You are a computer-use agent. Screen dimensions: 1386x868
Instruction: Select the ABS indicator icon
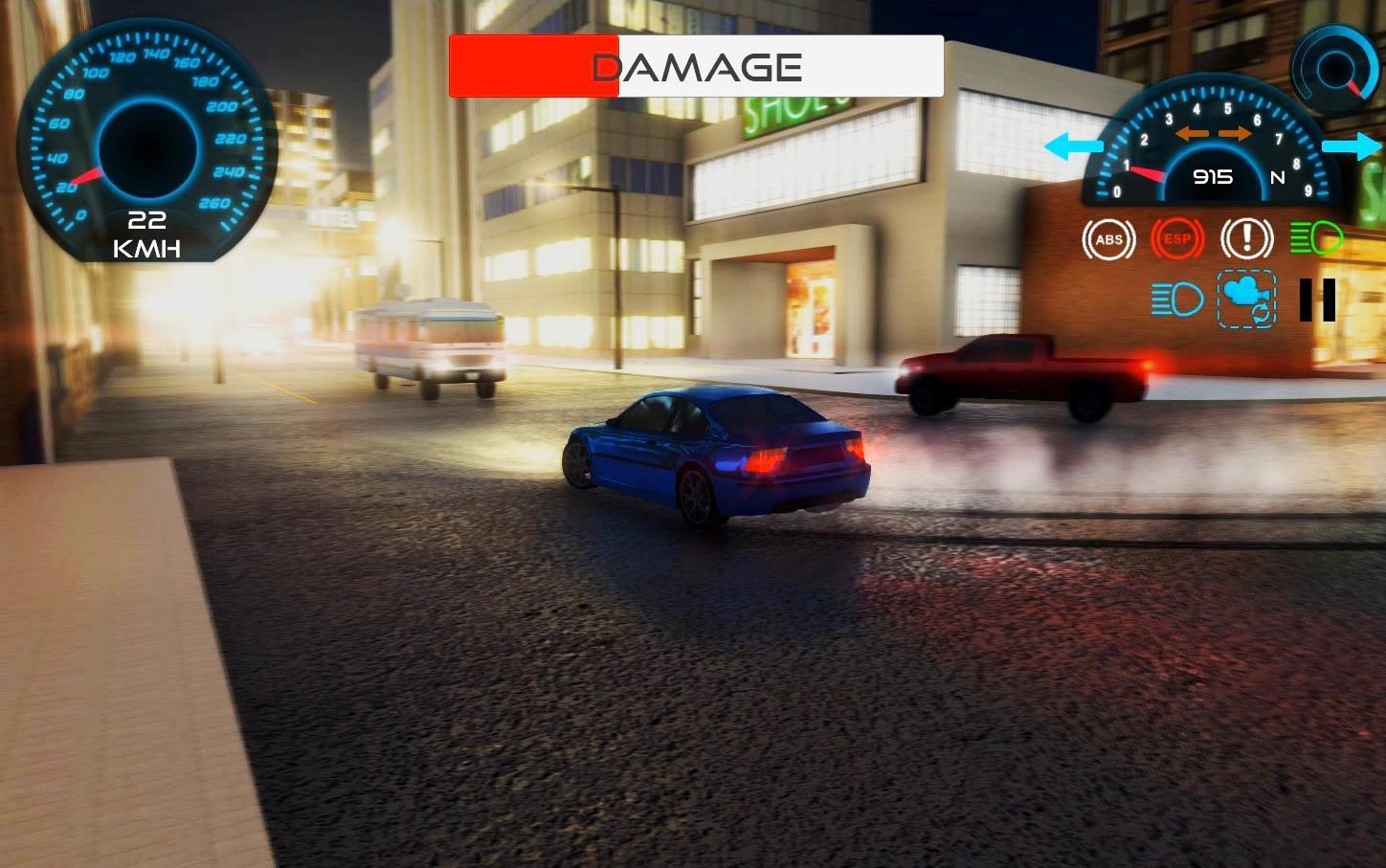pos(1108,239)
